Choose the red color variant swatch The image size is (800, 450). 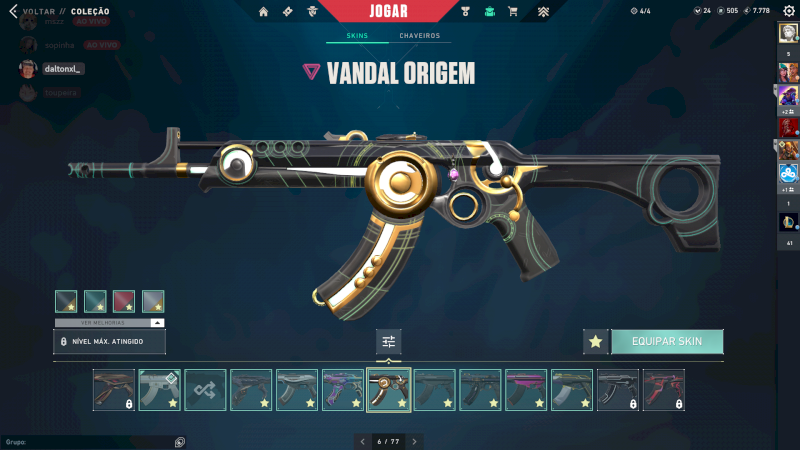(x=124, y=301)
